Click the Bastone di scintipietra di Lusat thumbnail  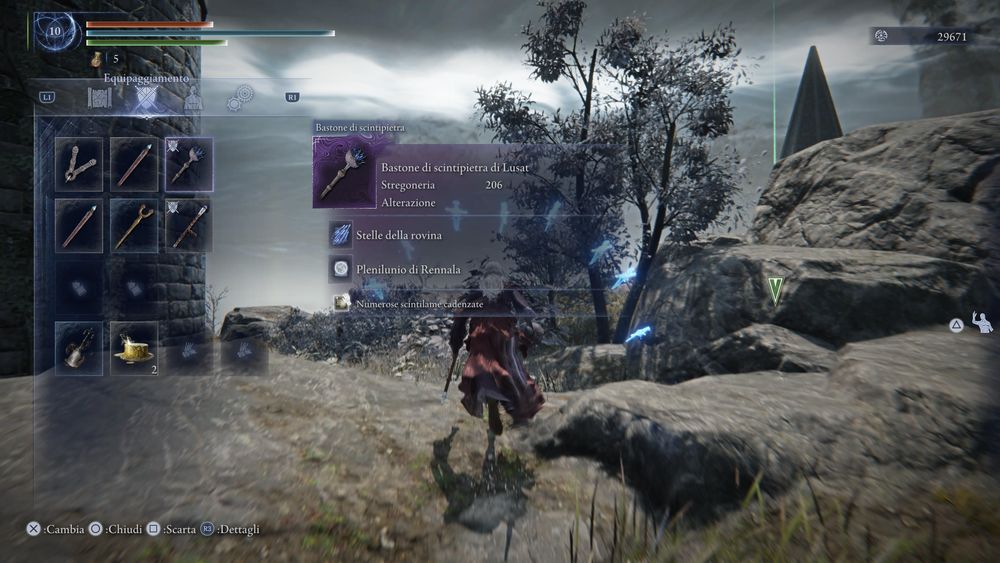pos(342,174)
